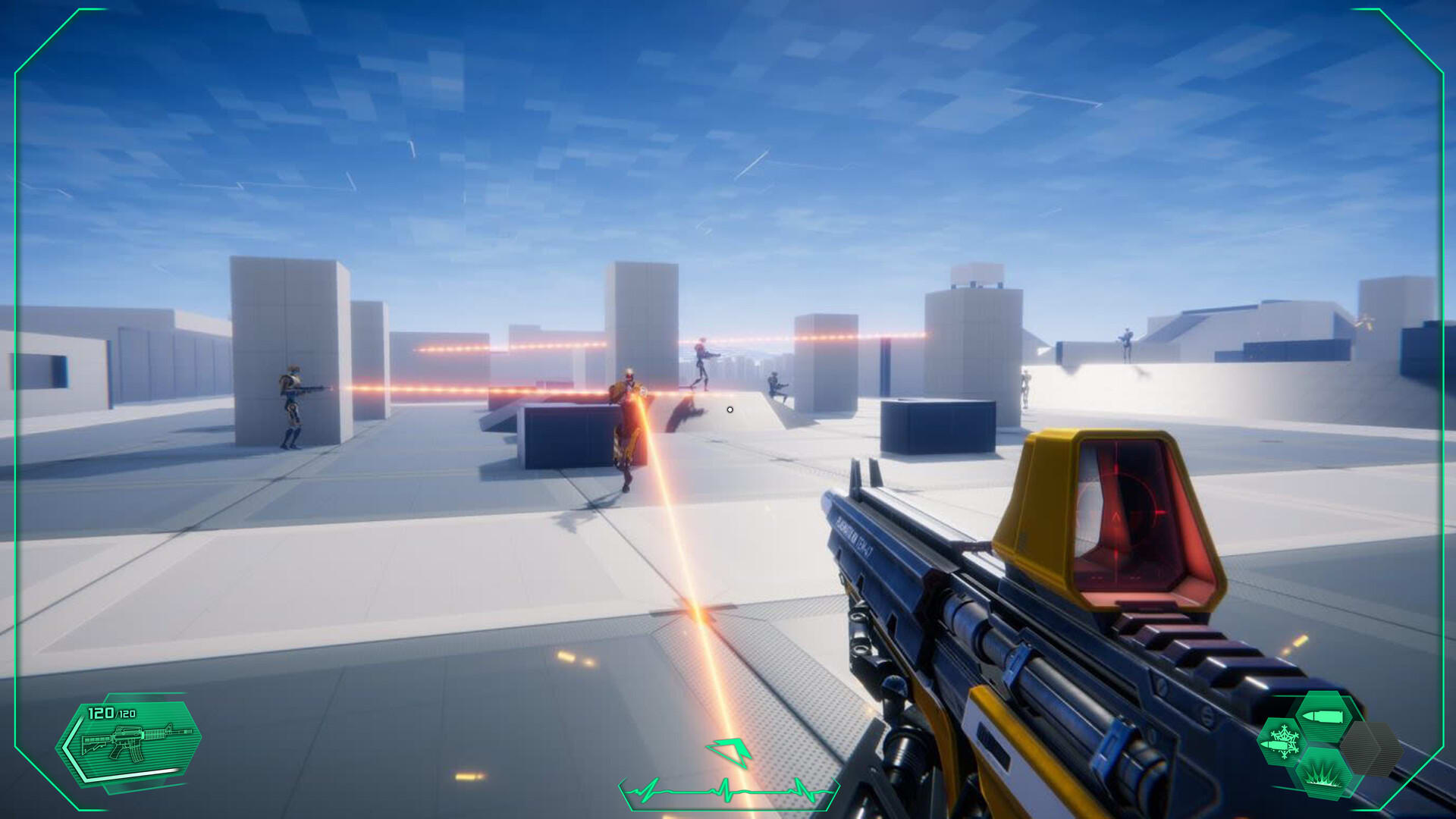Switch to the frost bullet ammo type
Image resolution: width=1456 pixels, height=819 pixels.
(x=1282, y=742)
